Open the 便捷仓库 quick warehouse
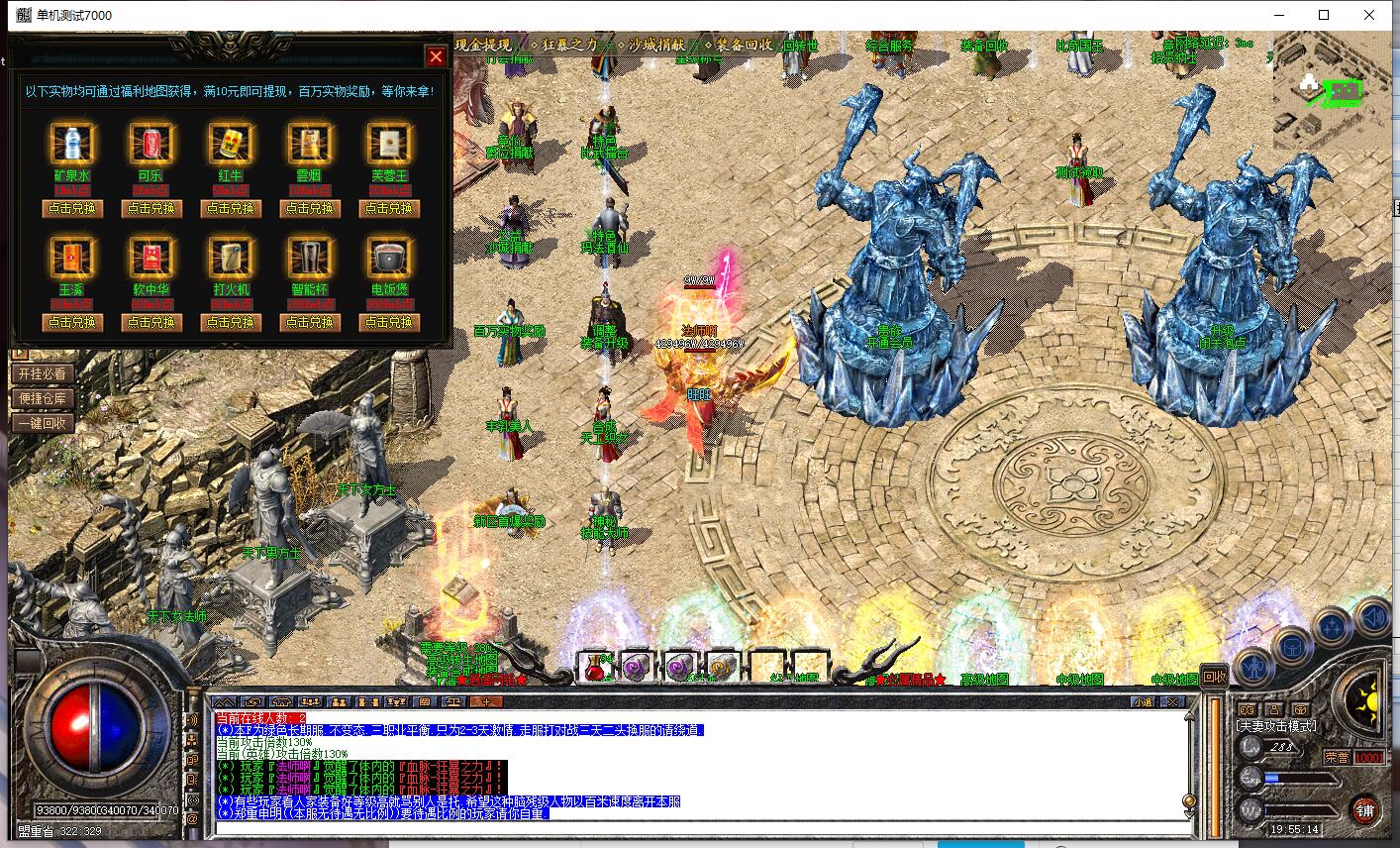The width and height of the screenshot is (1400, 848). (x=43, y=398)
